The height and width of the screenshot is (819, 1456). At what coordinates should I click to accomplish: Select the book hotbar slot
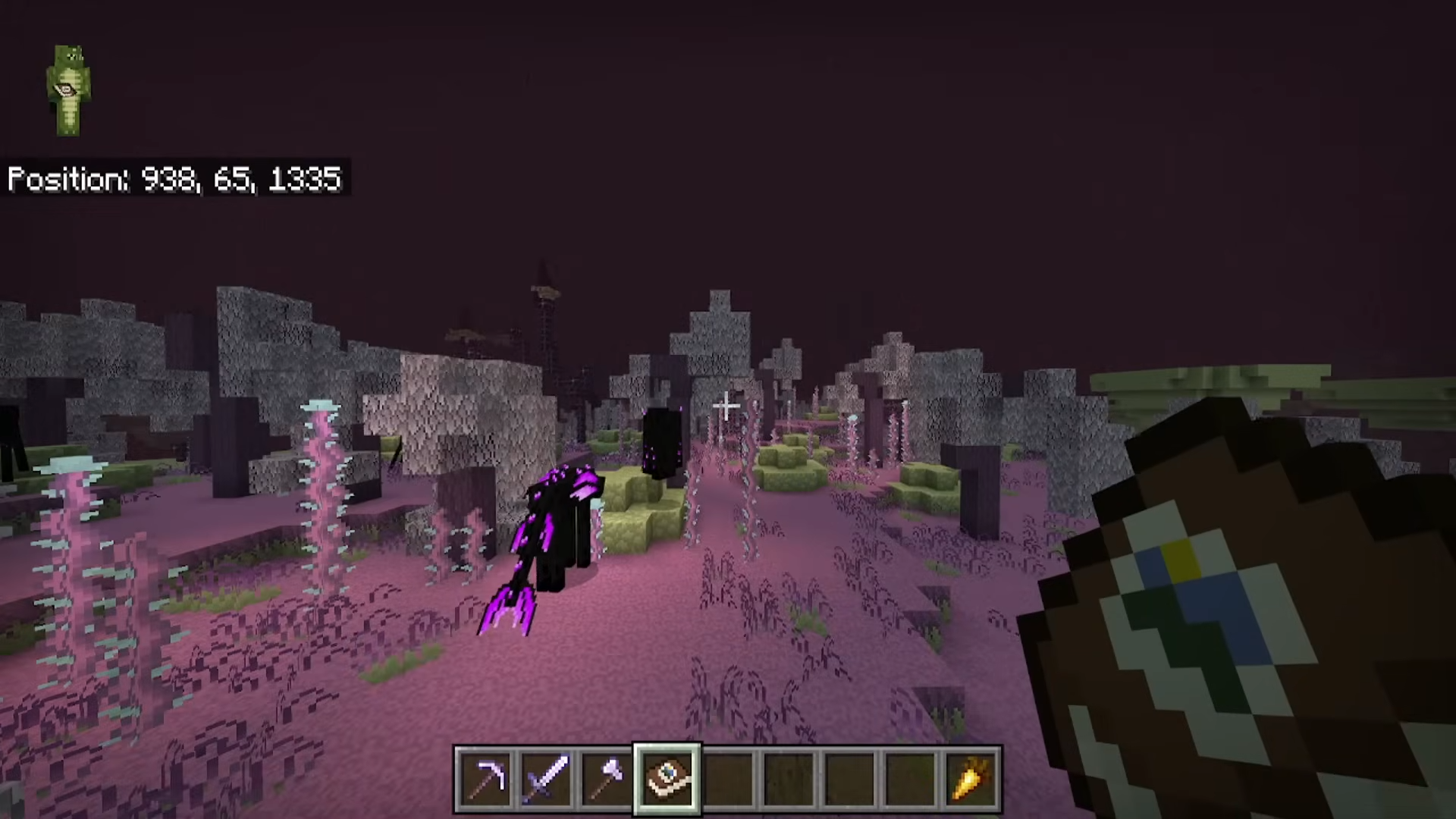(x=667, y=779)
